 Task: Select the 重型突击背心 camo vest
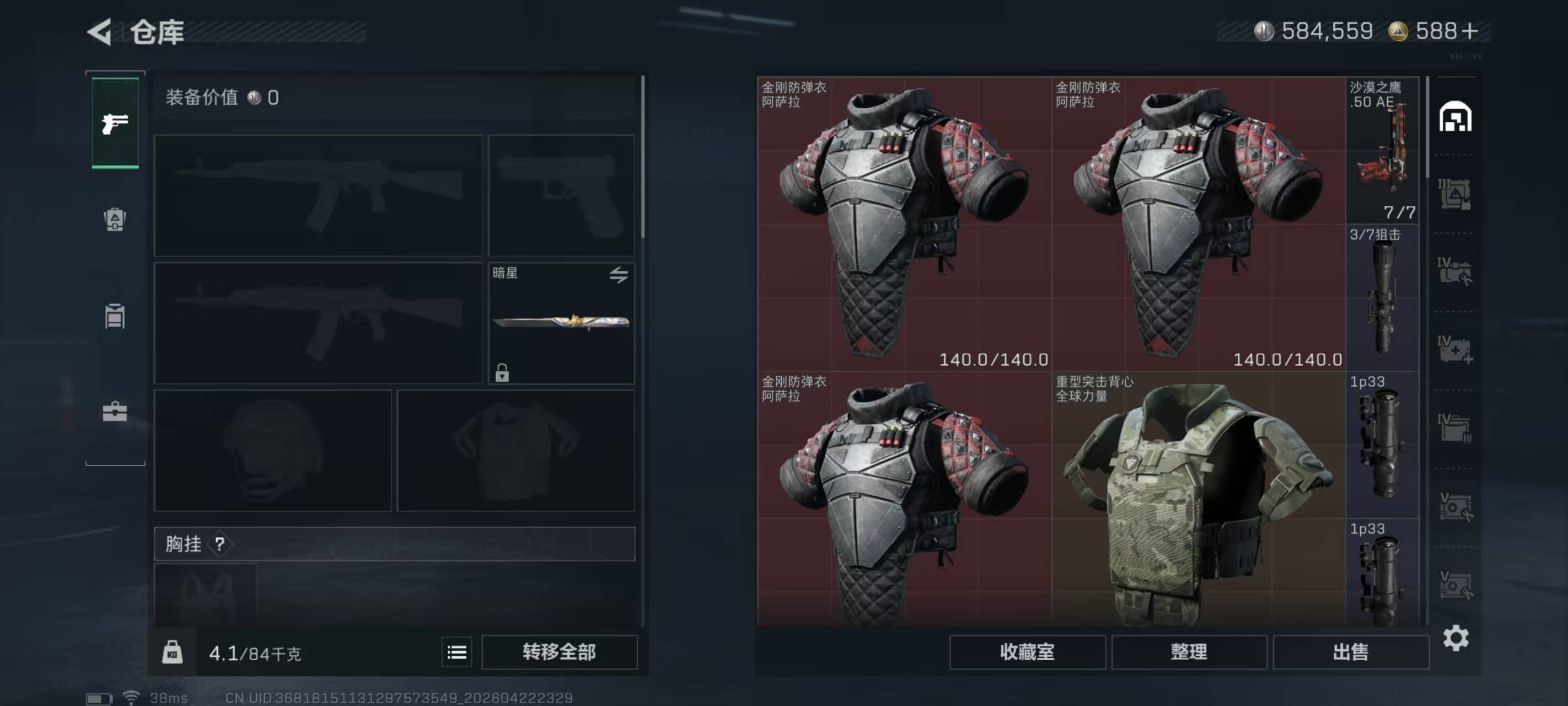point(1198,500)
